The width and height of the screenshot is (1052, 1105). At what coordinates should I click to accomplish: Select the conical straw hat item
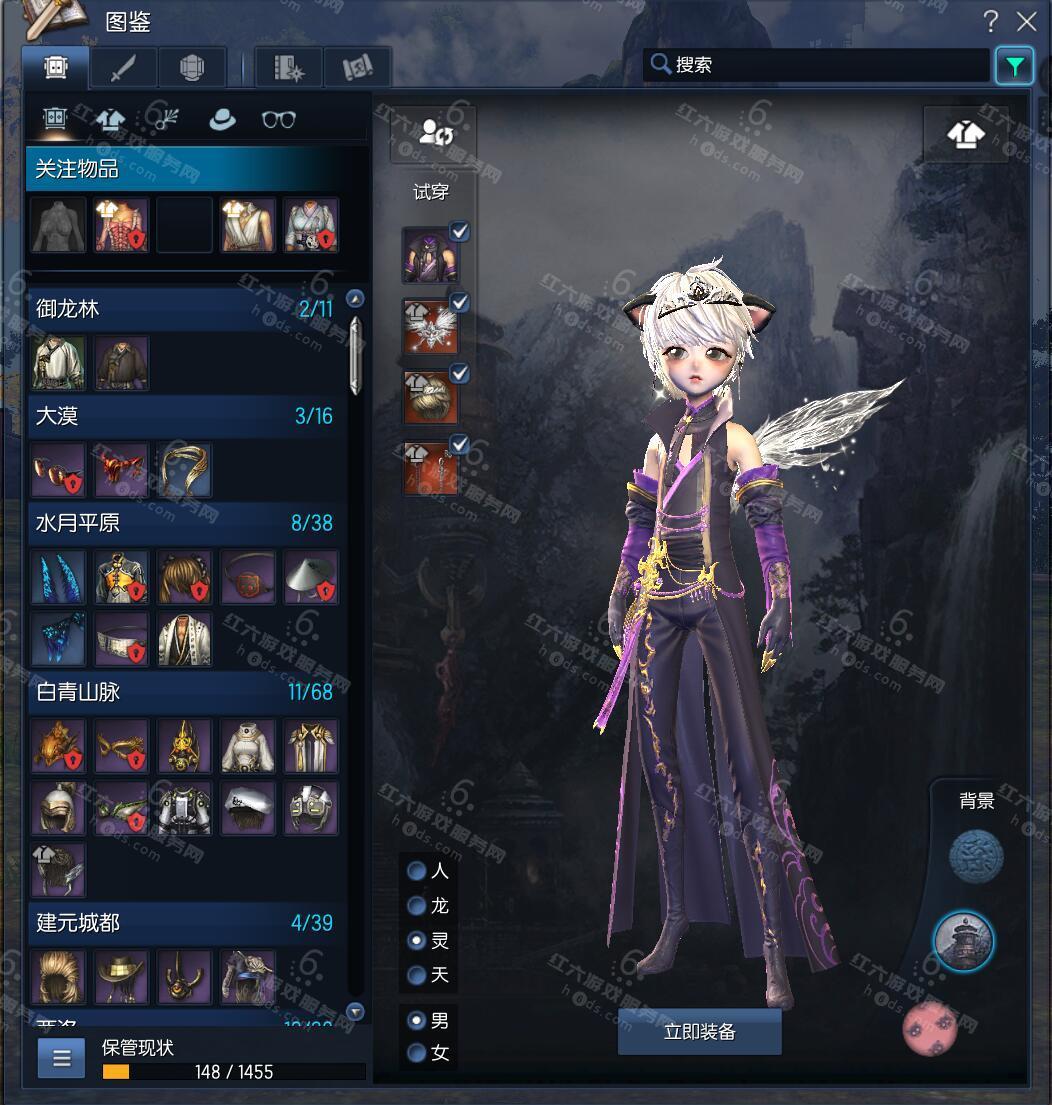[x=310, y=576]
